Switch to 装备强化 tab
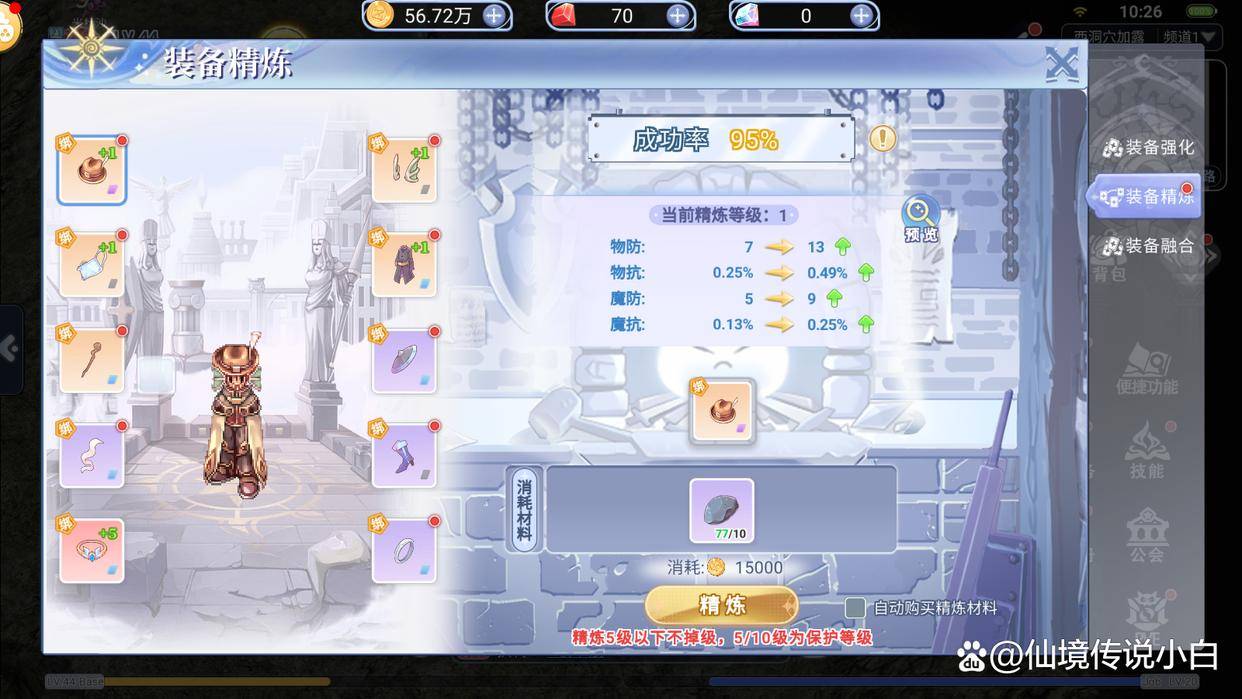 pyautogui.click(x=1149, y=148)
